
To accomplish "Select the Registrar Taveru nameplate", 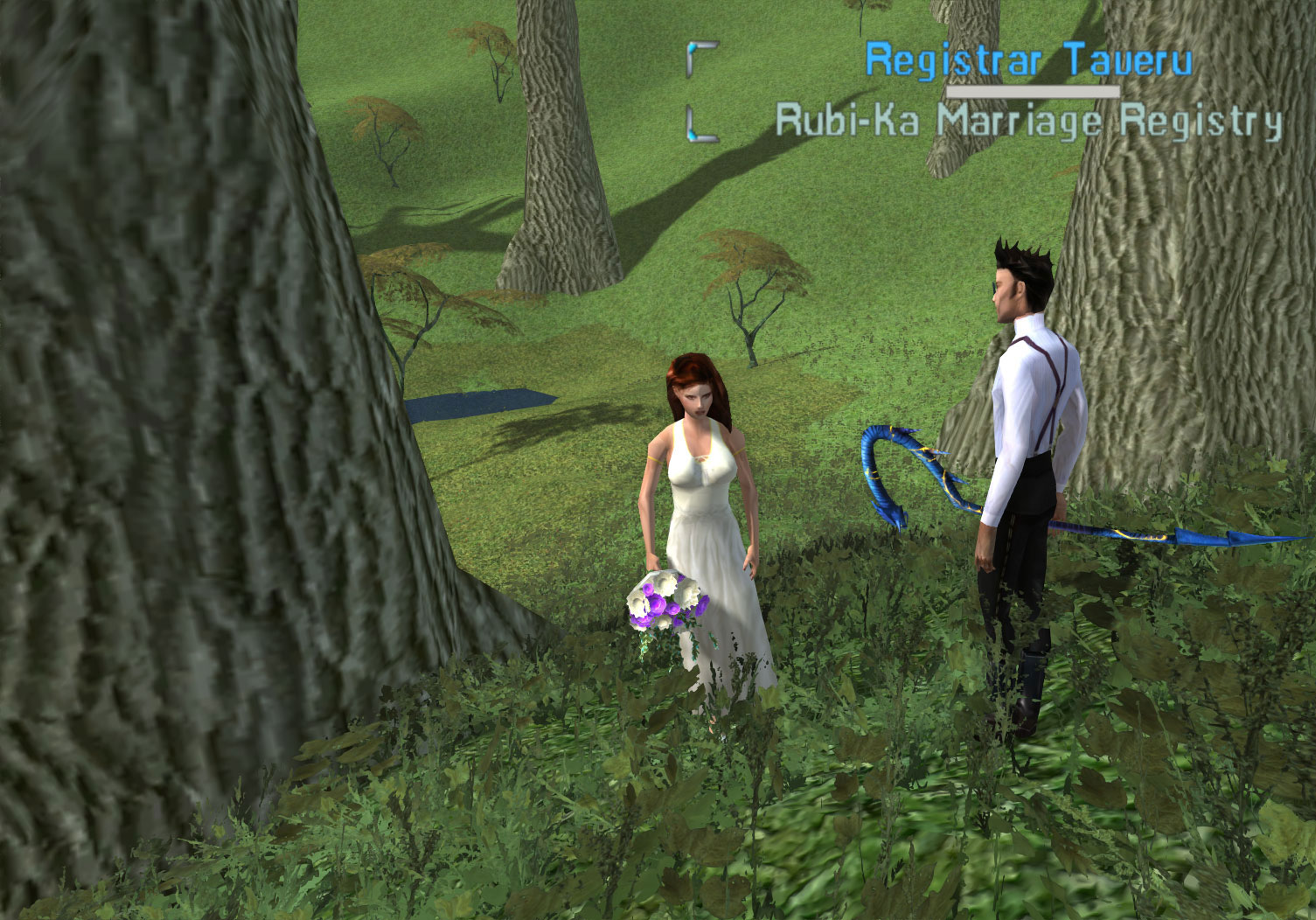I will 1027,61.
